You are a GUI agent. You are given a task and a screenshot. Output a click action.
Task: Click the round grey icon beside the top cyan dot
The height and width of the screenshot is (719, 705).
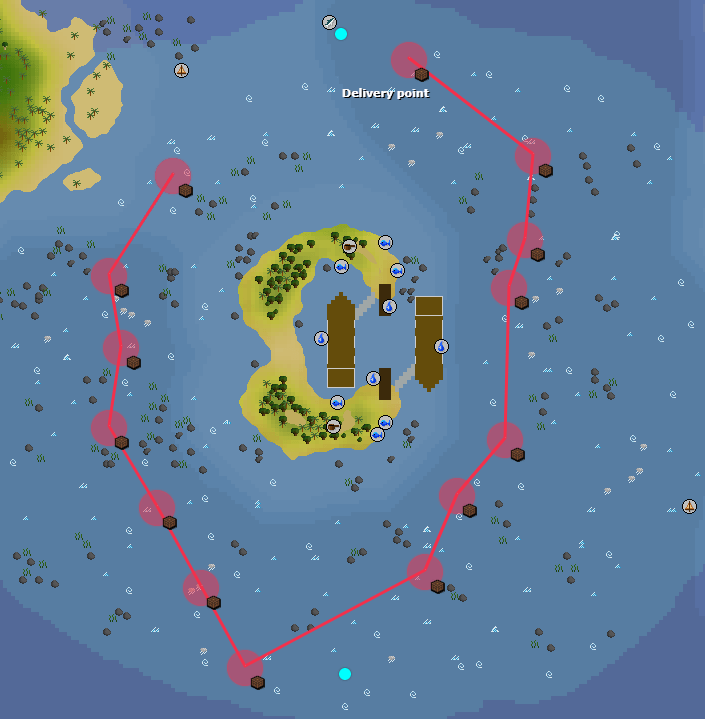[329, 22]
